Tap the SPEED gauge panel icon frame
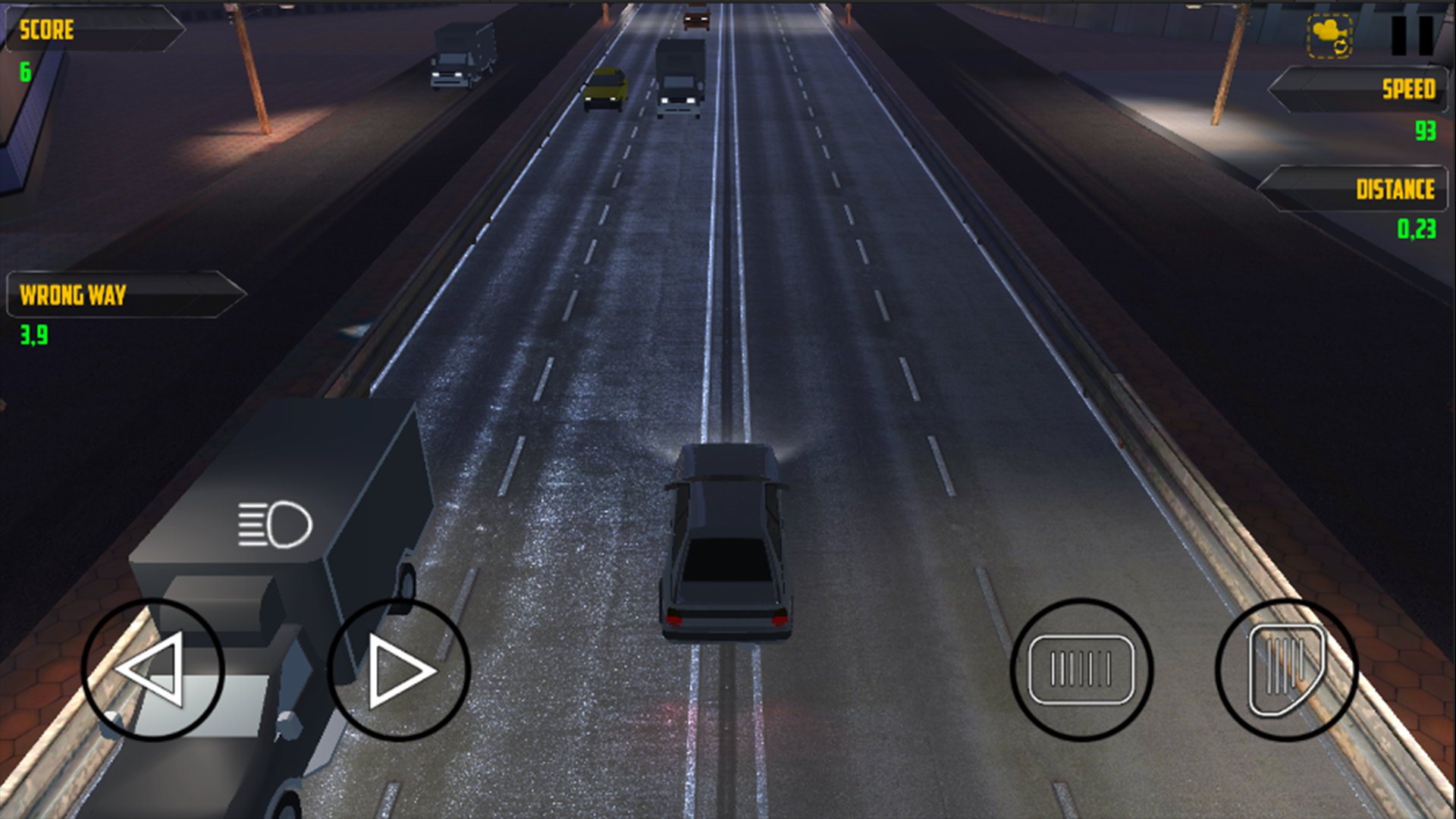 1357,90
